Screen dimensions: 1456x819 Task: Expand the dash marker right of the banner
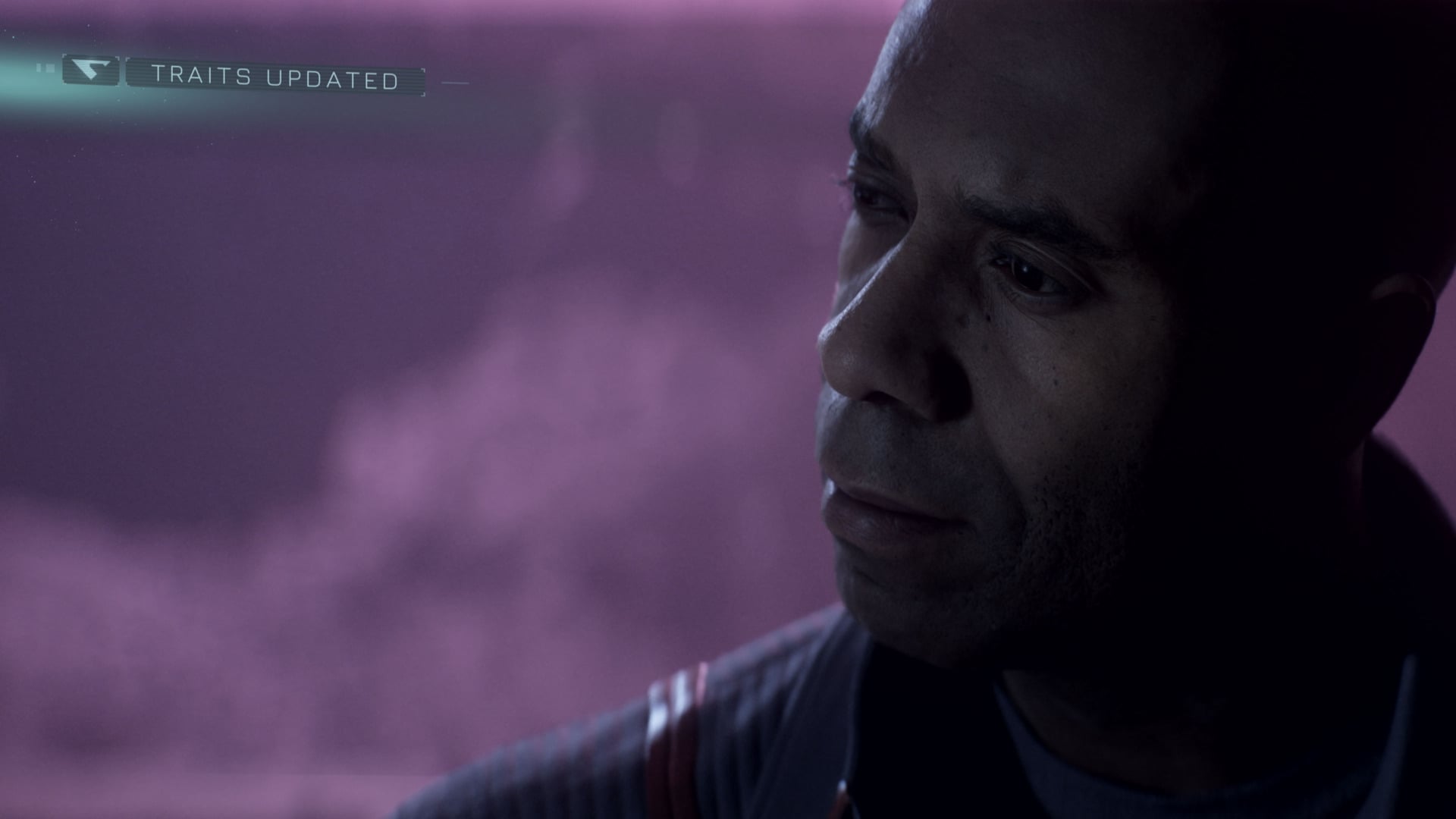pyautogui.click(x=455, y=81)
